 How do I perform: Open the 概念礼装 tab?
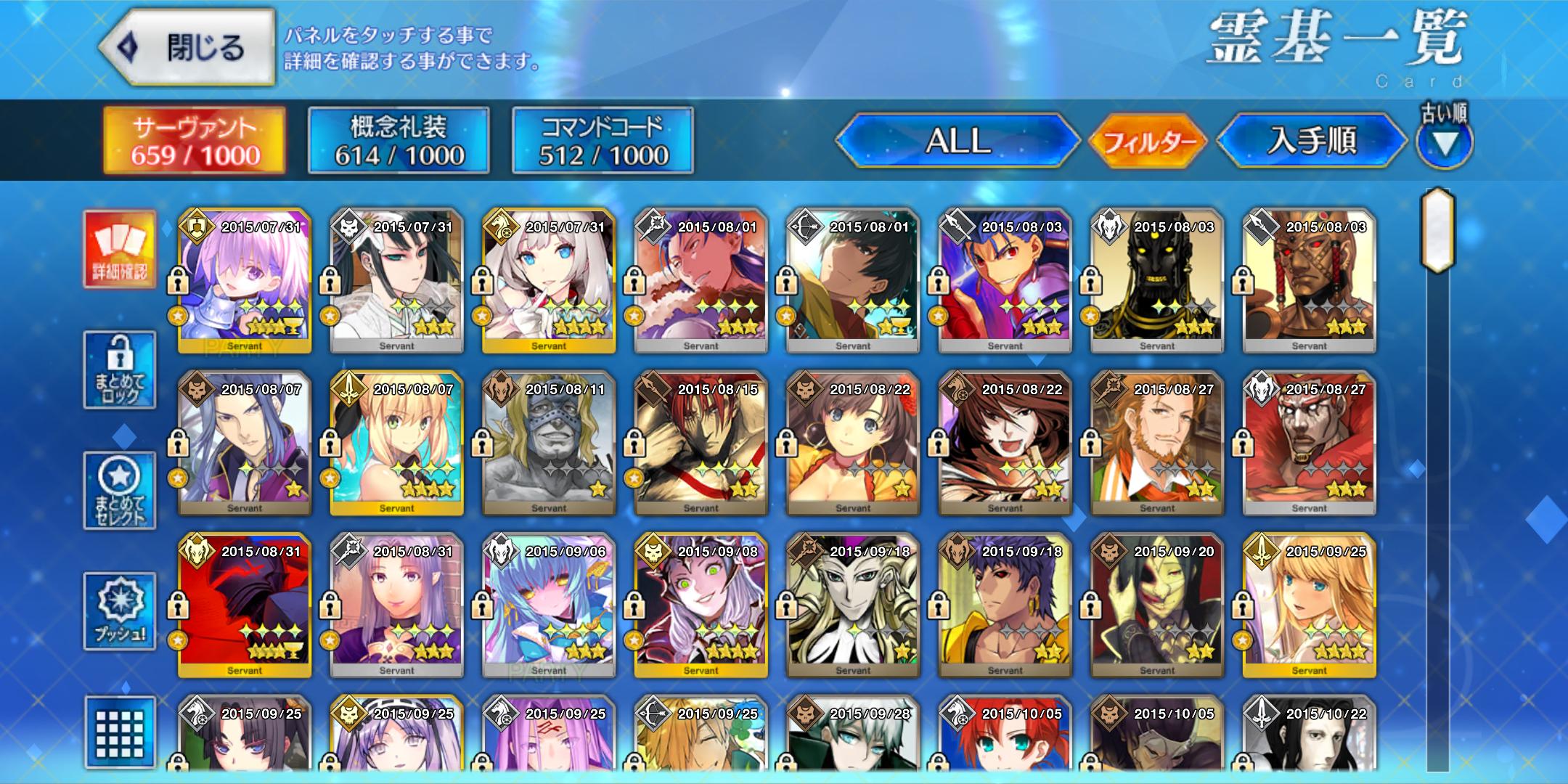click(x=399, y=141)
